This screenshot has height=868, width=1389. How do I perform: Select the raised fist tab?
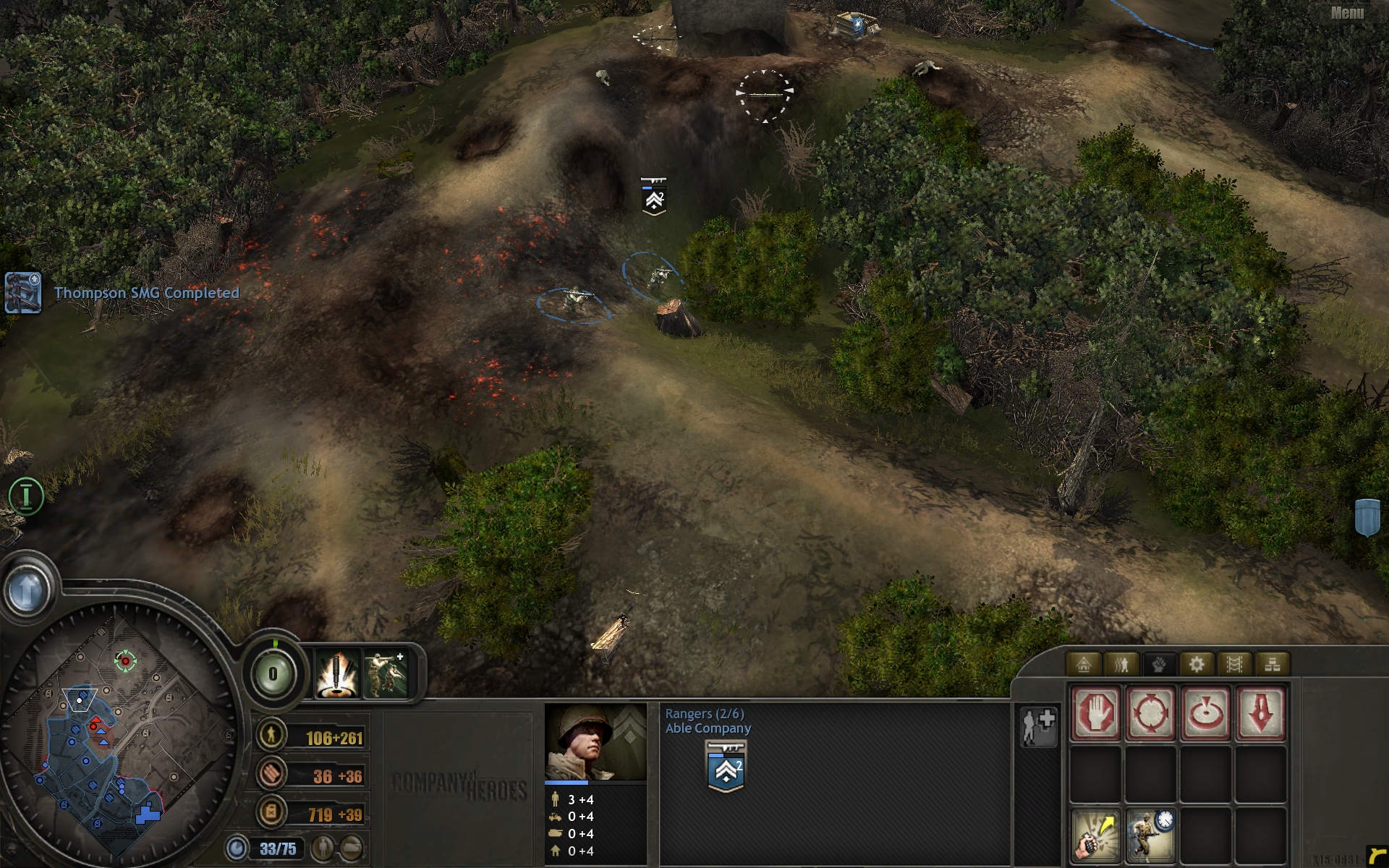(x=1159, y=664)
